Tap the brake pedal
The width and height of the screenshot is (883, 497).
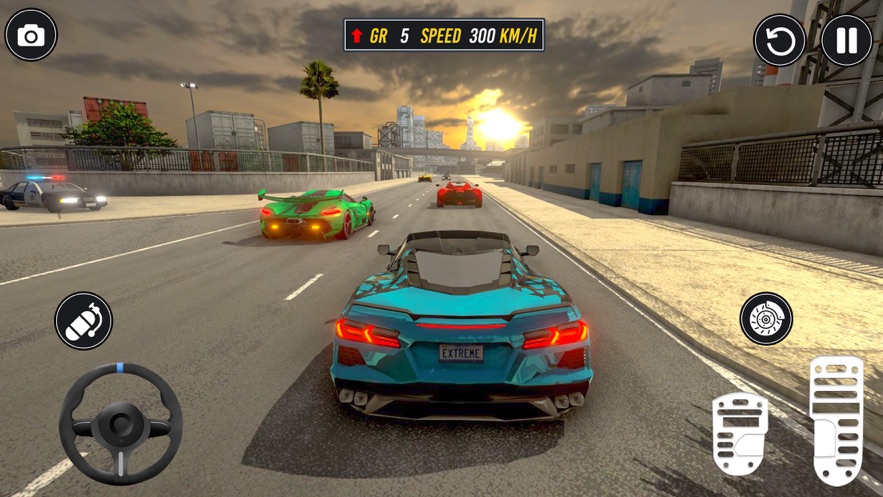click(739, 432)
